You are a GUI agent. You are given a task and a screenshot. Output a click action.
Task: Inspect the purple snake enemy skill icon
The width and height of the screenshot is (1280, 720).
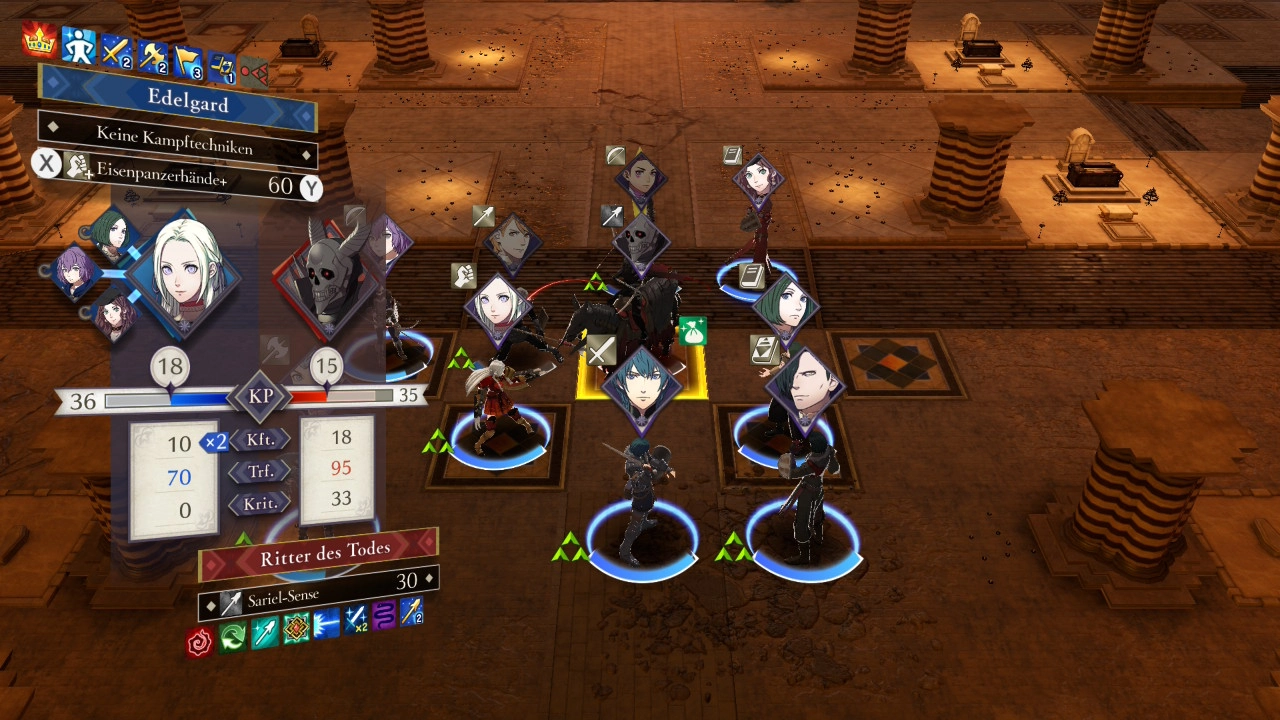[383, 615]
